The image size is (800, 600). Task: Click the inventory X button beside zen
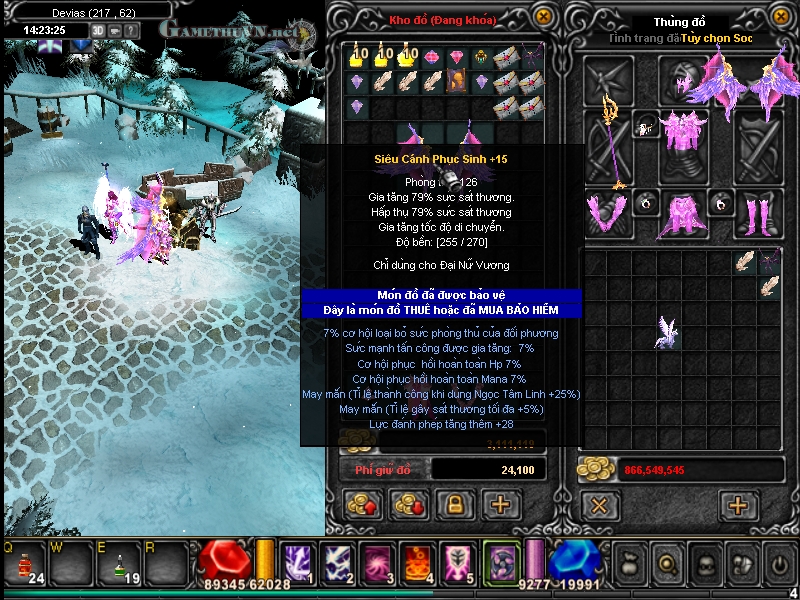point(600,505)
